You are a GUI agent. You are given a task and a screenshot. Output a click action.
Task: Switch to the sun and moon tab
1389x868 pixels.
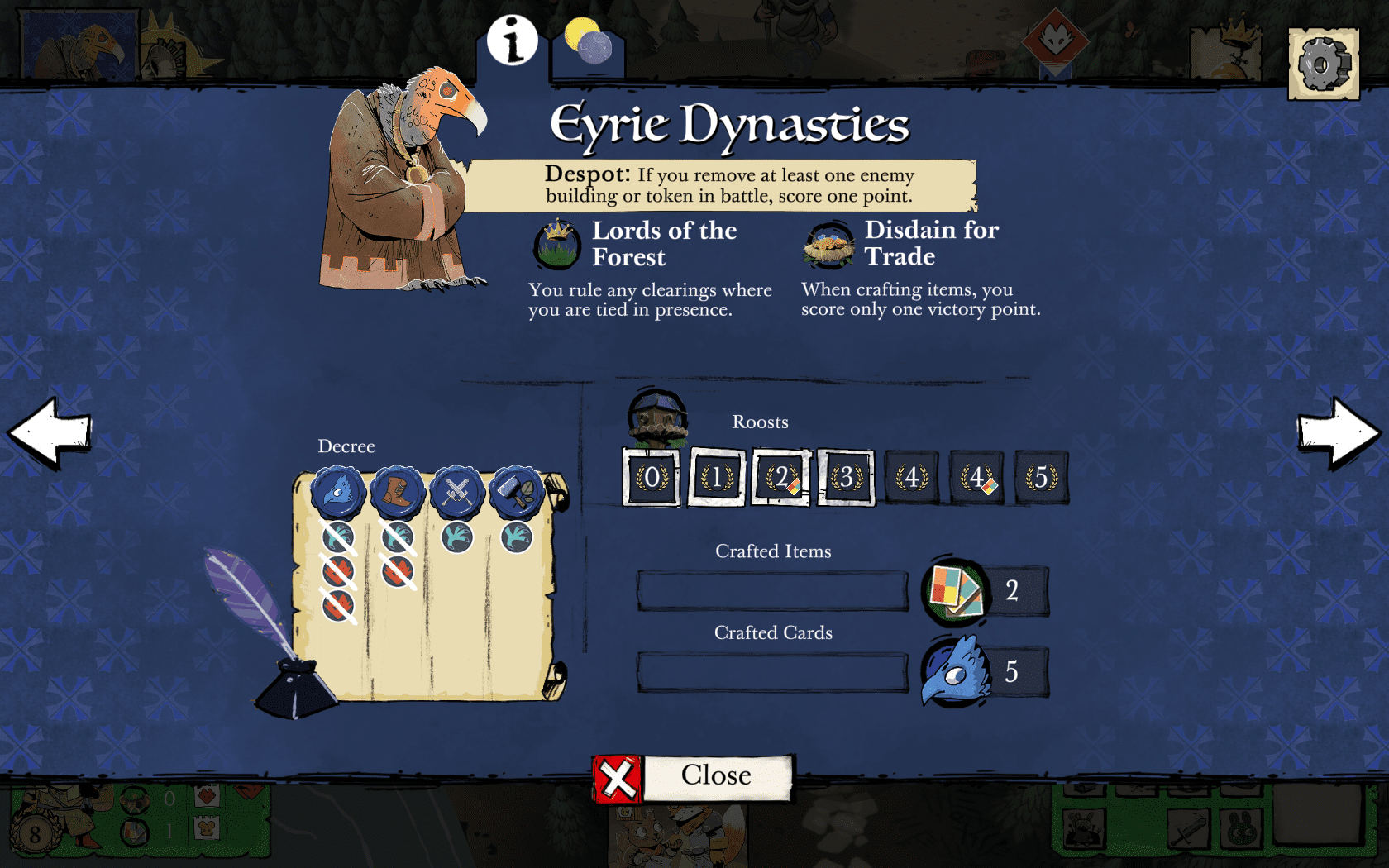(x=588, y=42)
